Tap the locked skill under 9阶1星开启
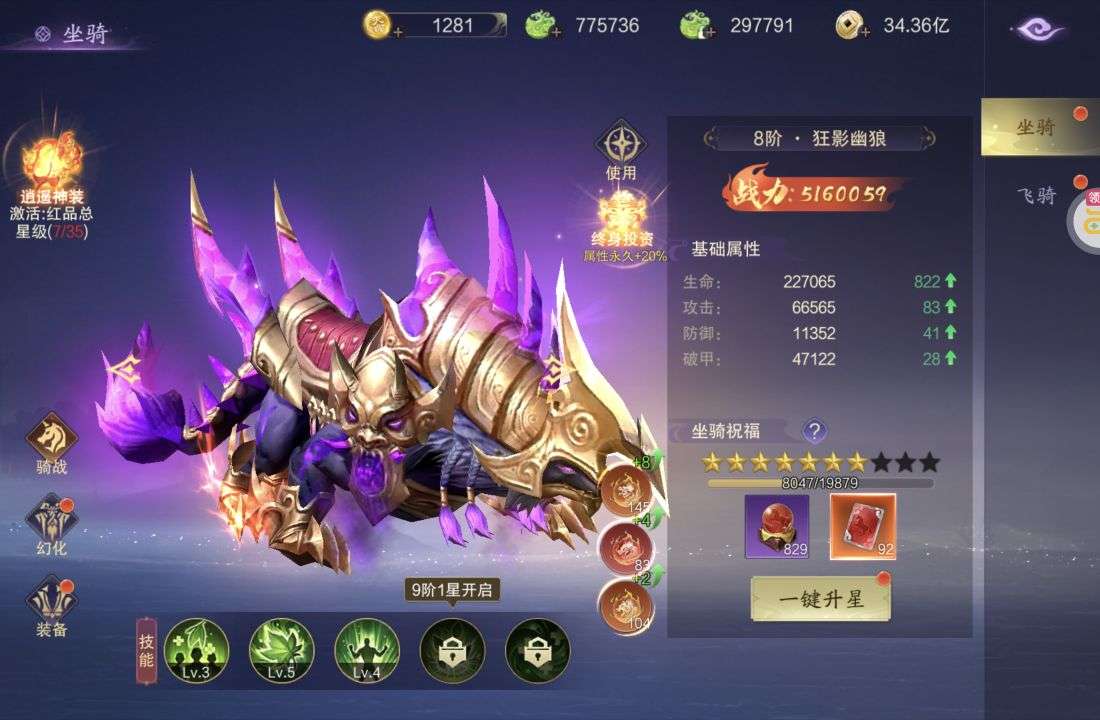Screen dimensions: 1100x720 pos(452,650)
